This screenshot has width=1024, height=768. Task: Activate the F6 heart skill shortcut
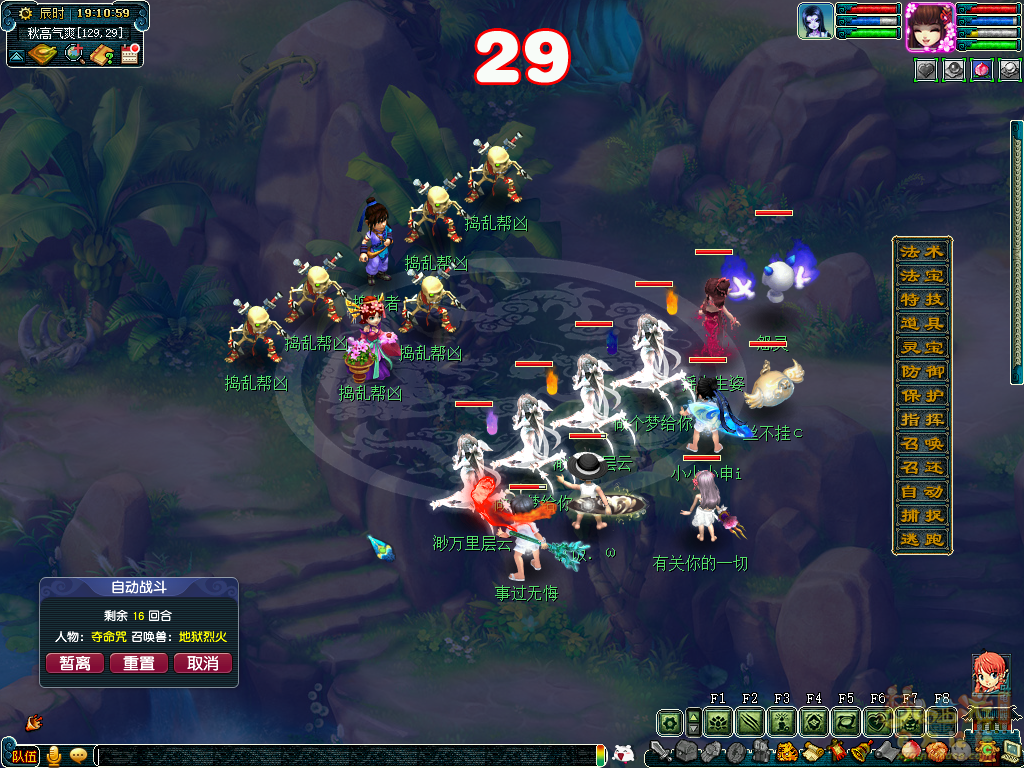(x=878, y=721)
